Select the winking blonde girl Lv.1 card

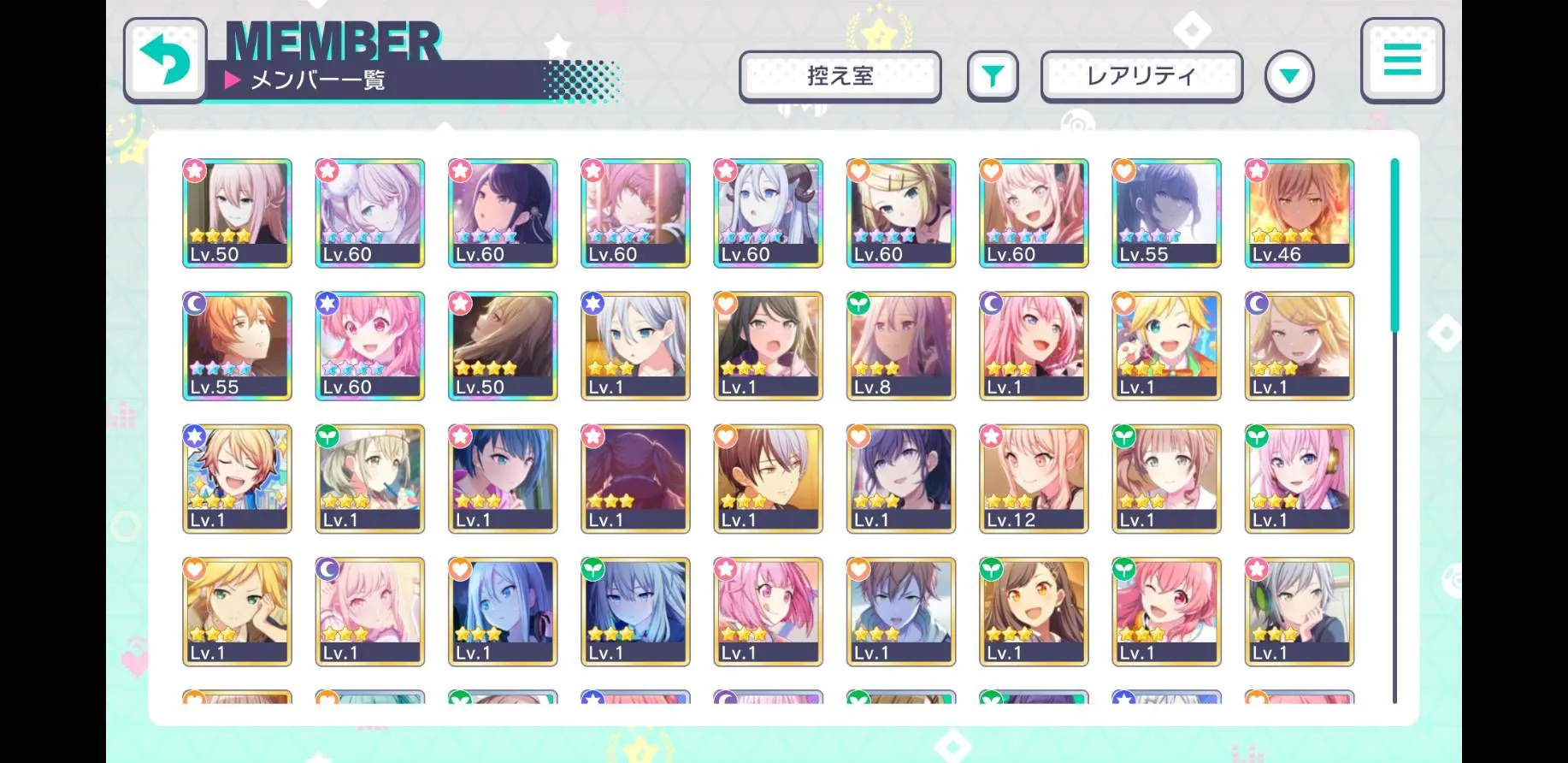click(1166, 346)
